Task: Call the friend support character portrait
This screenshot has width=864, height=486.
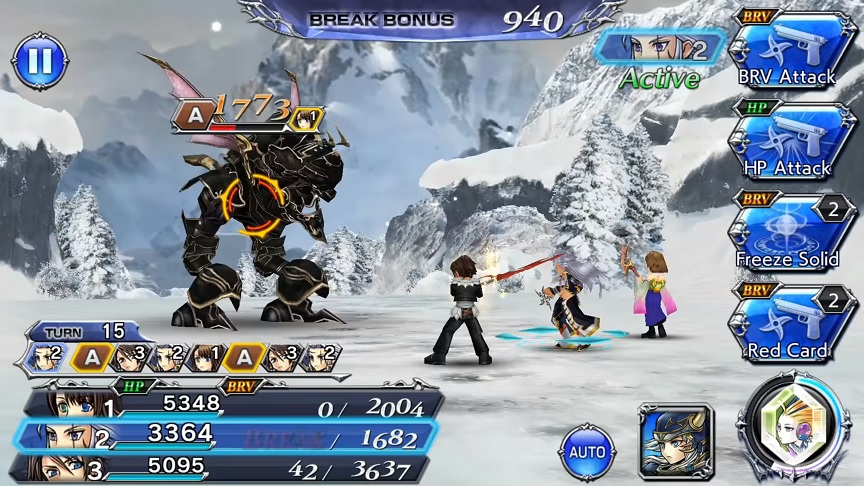Action: click(675, 441)
